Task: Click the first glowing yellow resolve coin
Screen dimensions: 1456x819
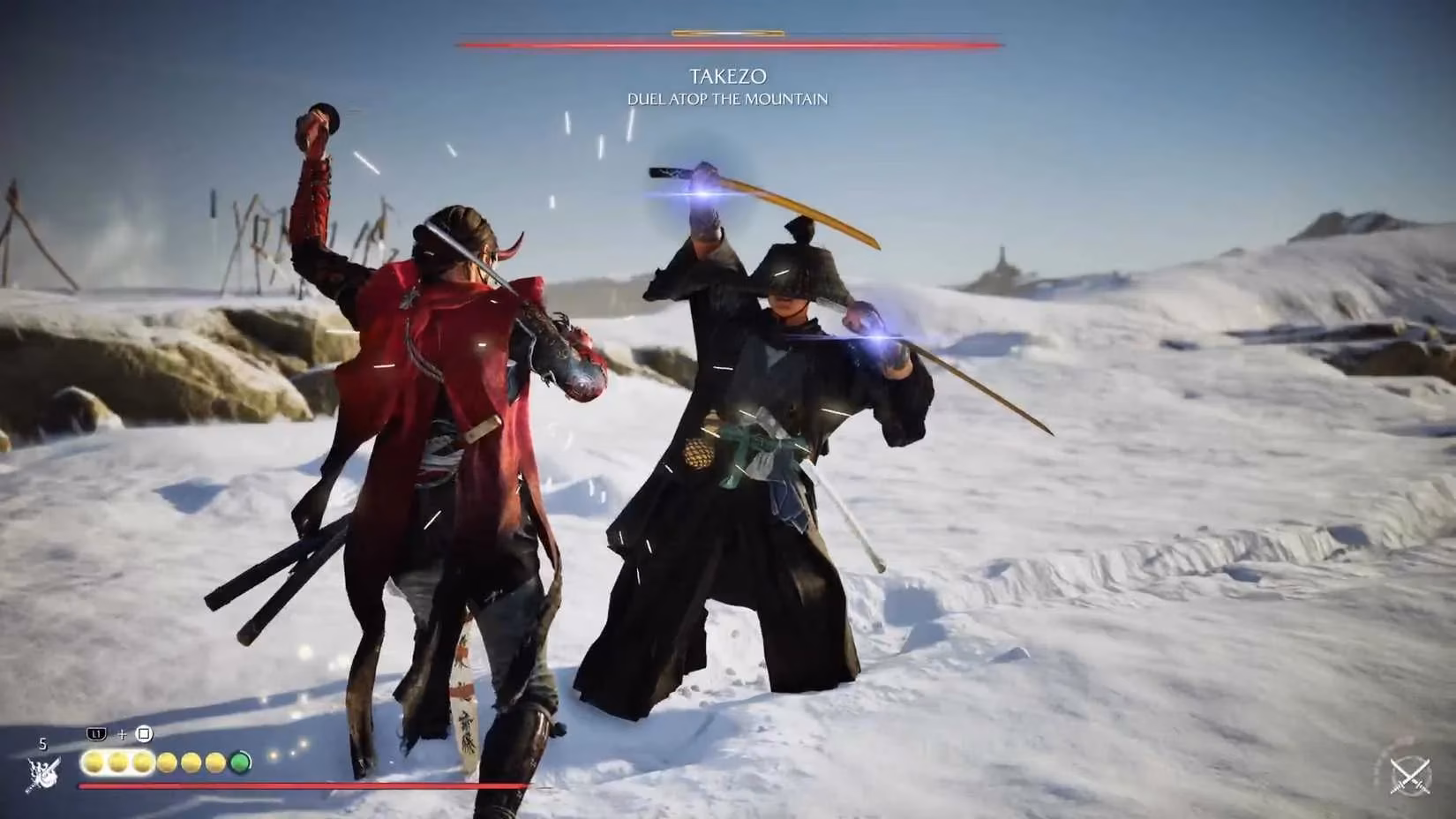Action: pos(94,764)
